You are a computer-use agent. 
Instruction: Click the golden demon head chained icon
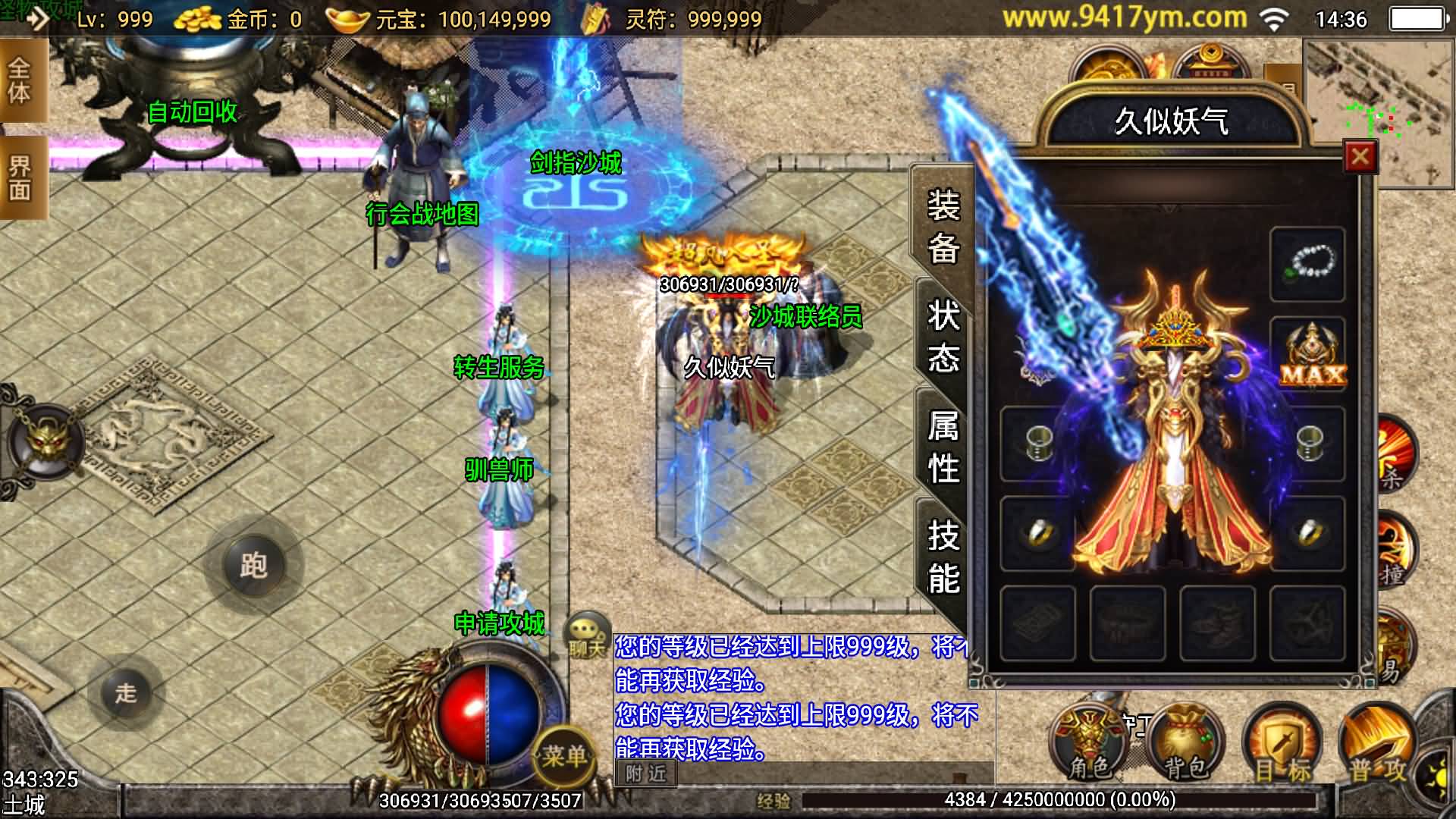pyautogui.click(x=47, y=441)
